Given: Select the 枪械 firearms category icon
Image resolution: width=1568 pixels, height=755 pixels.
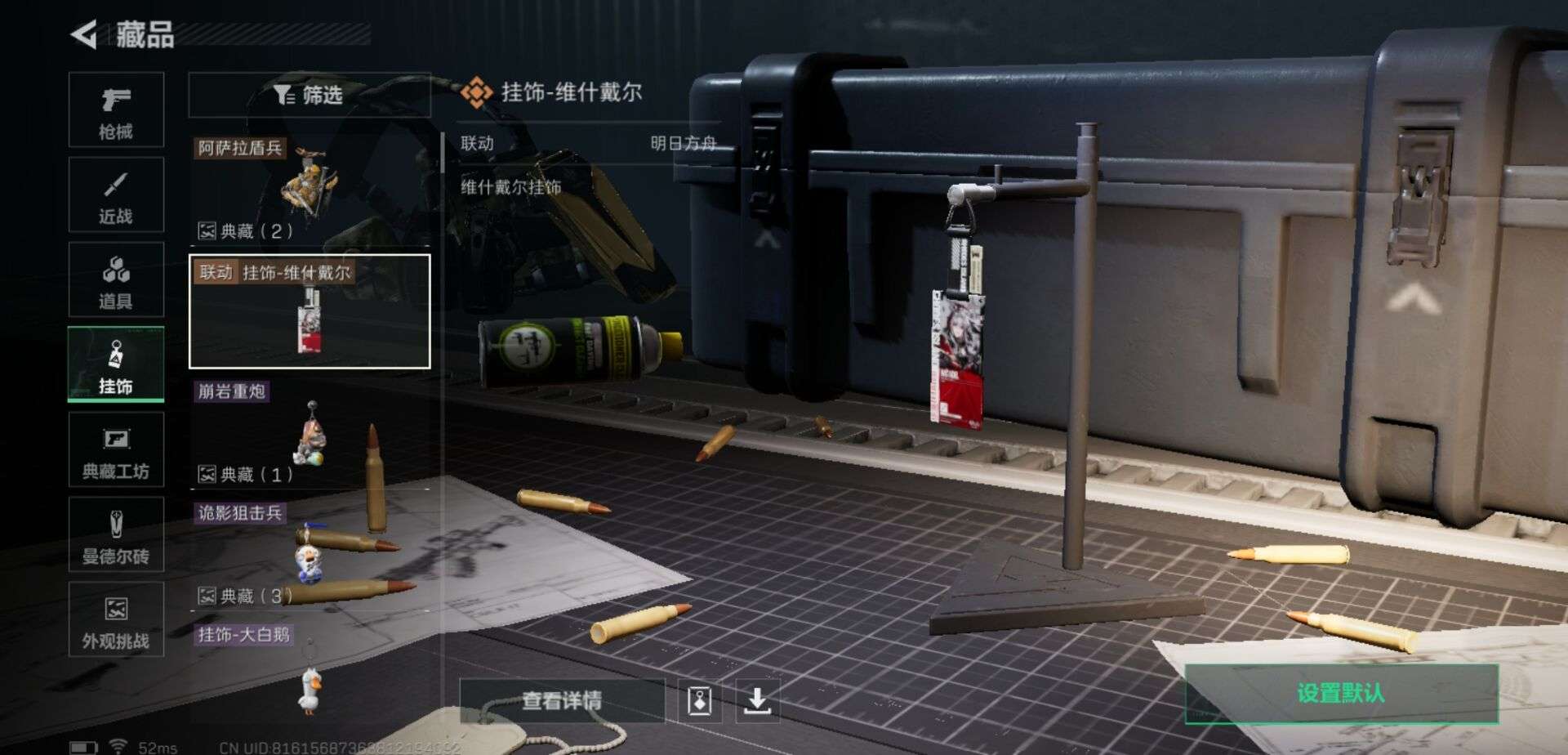Looking at the screenshot, I should pos(117,112).
